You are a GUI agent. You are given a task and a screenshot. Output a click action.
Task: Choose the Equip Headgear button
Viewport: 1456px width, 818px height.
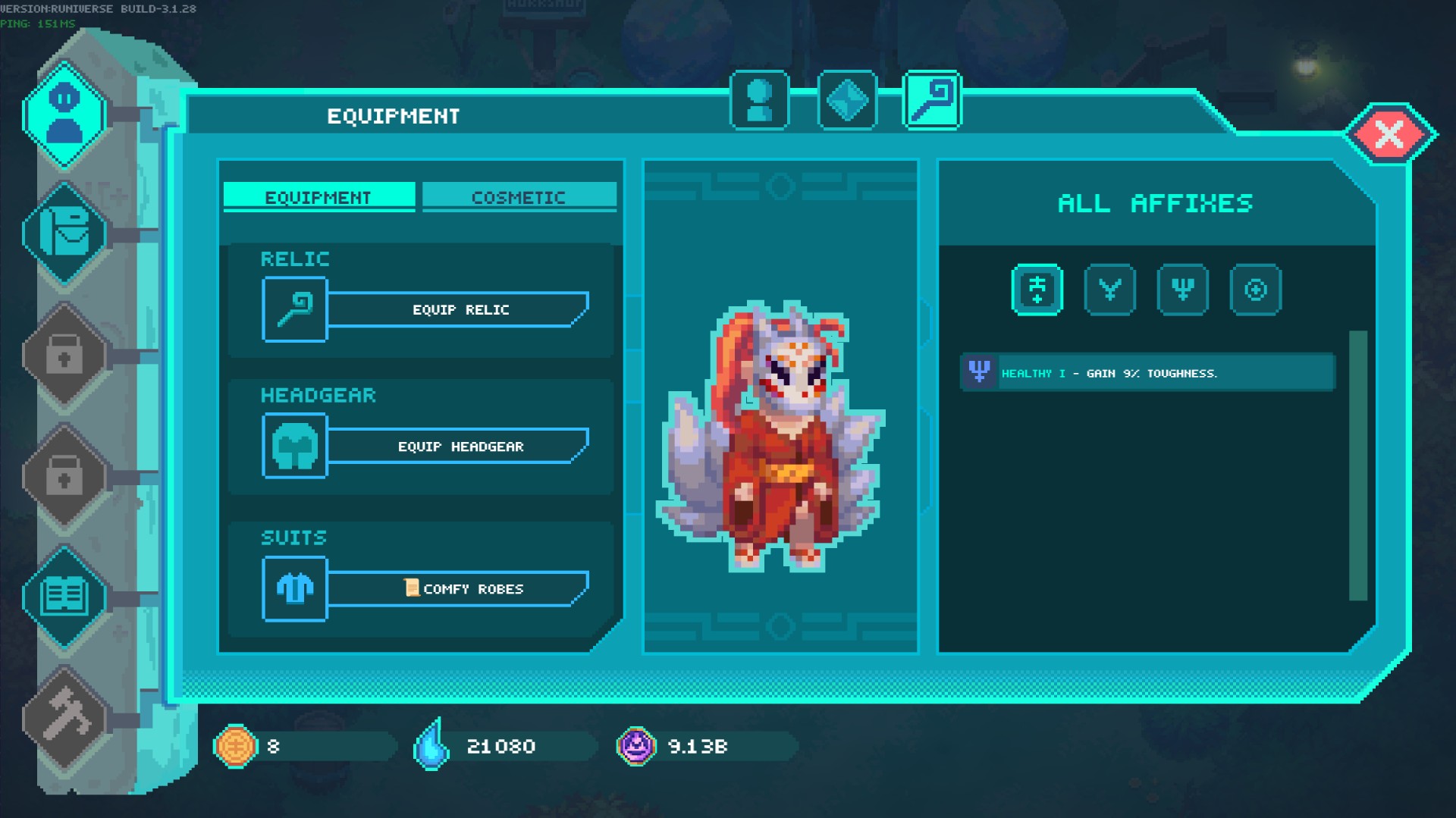coord(459,447)
